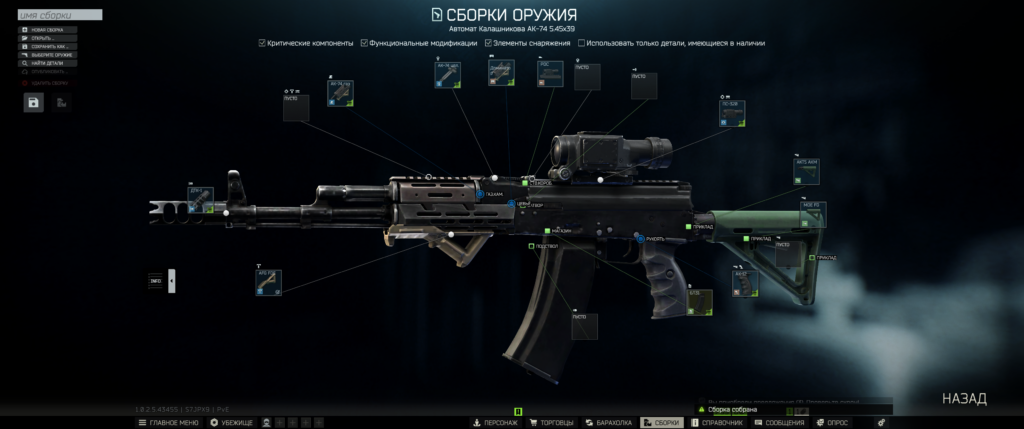Go to the Убежище hideout
Image resolution: width=1024 pixels, height=429 pixels.
click(x=231, y=423)
